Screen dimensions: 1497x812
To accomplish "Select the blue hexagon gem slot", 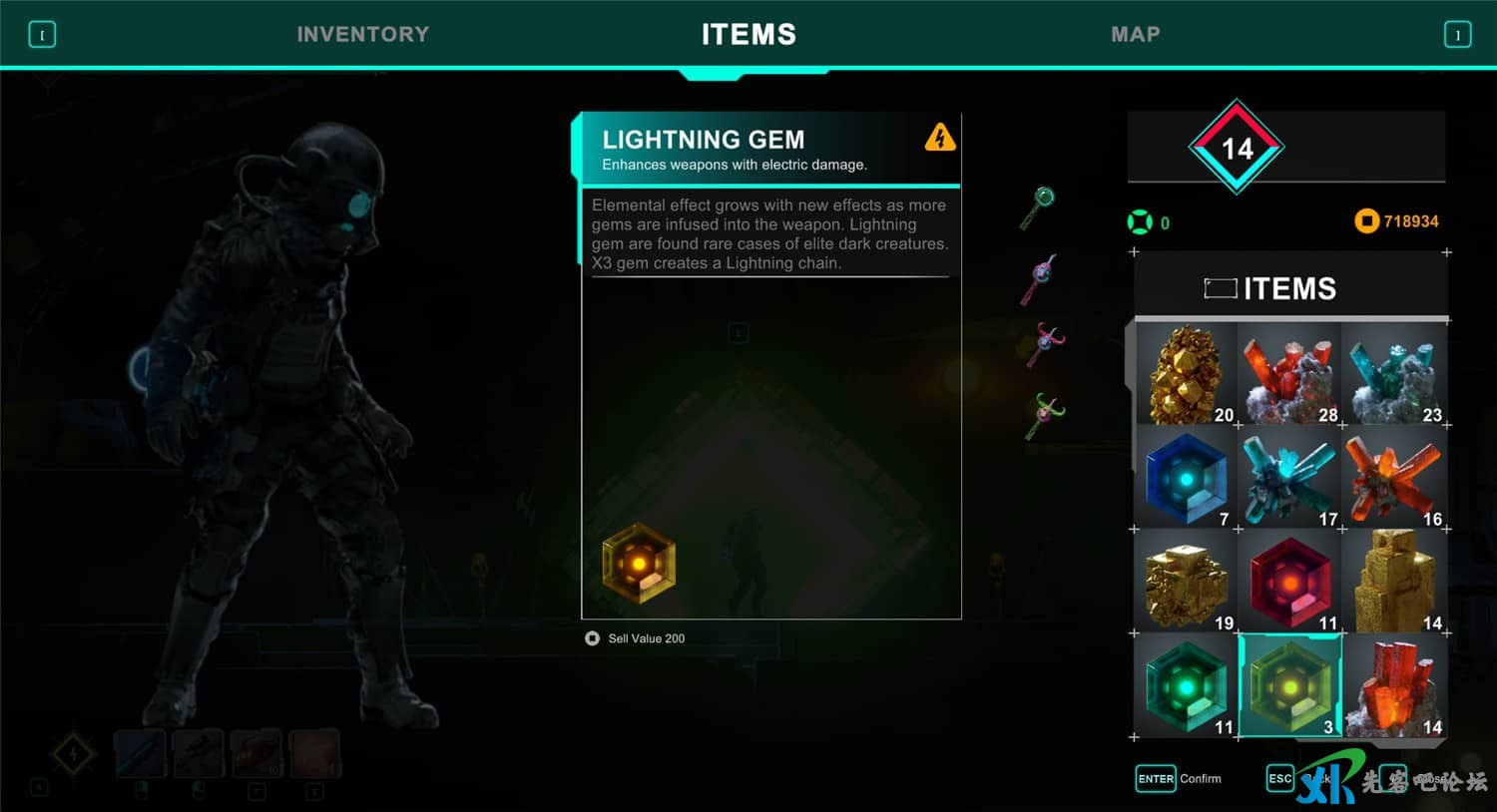I will click(x=1187, y=479).
